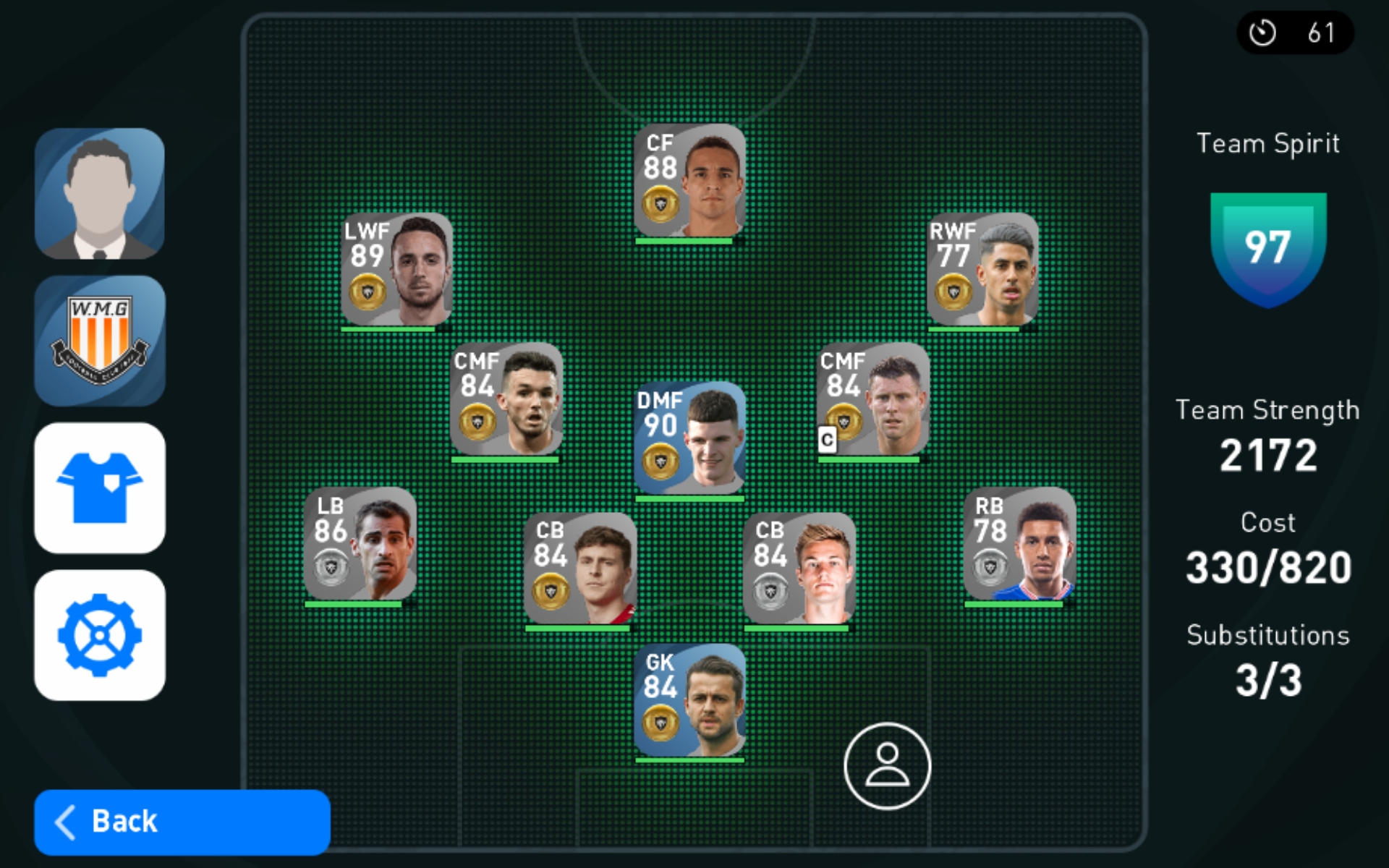Go back using the Back button
1389x868 pixels.
pos(182,822)
